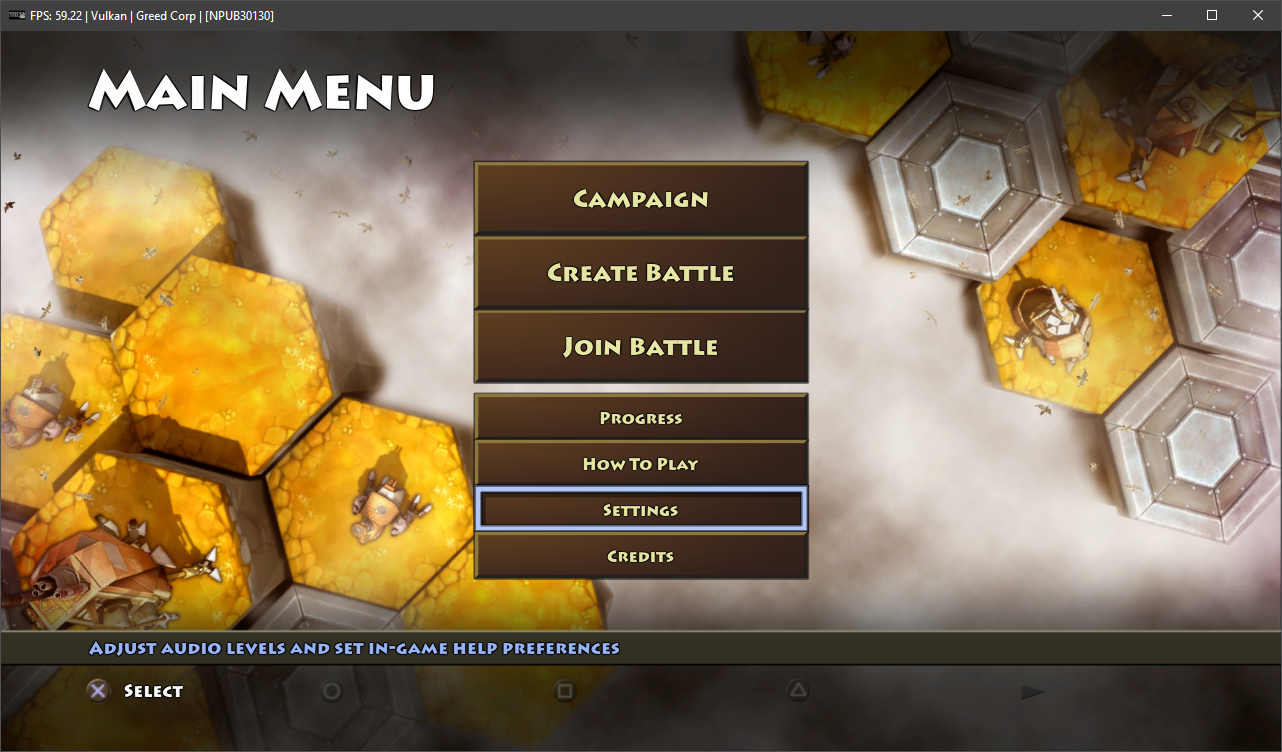Close the emulator window

tap(1258, 15)
